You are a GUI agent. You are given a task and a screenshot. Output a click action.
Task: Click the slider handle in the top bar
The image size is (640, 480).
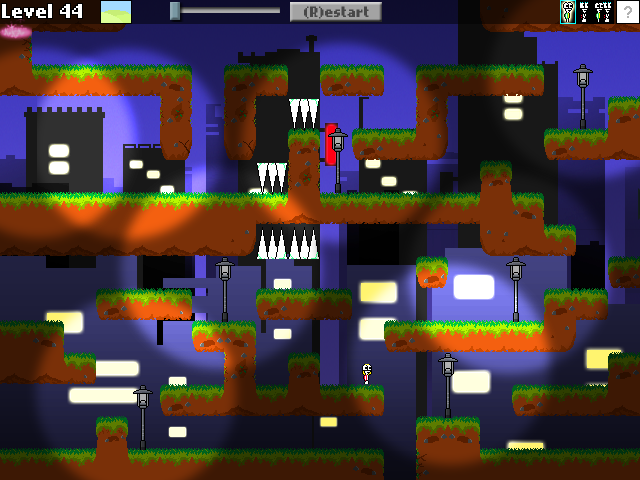point(175,11)
